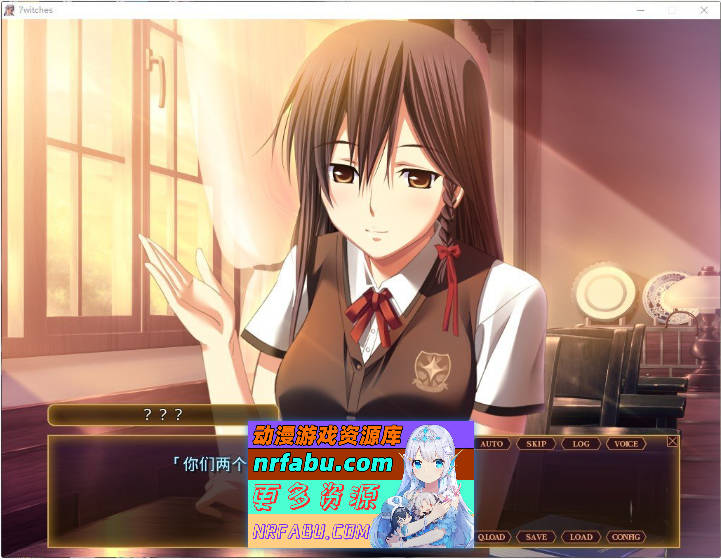Open the LOAD menu
Image resolution: width=721 pixels, height=559 pixels.
tap(581, 537)
